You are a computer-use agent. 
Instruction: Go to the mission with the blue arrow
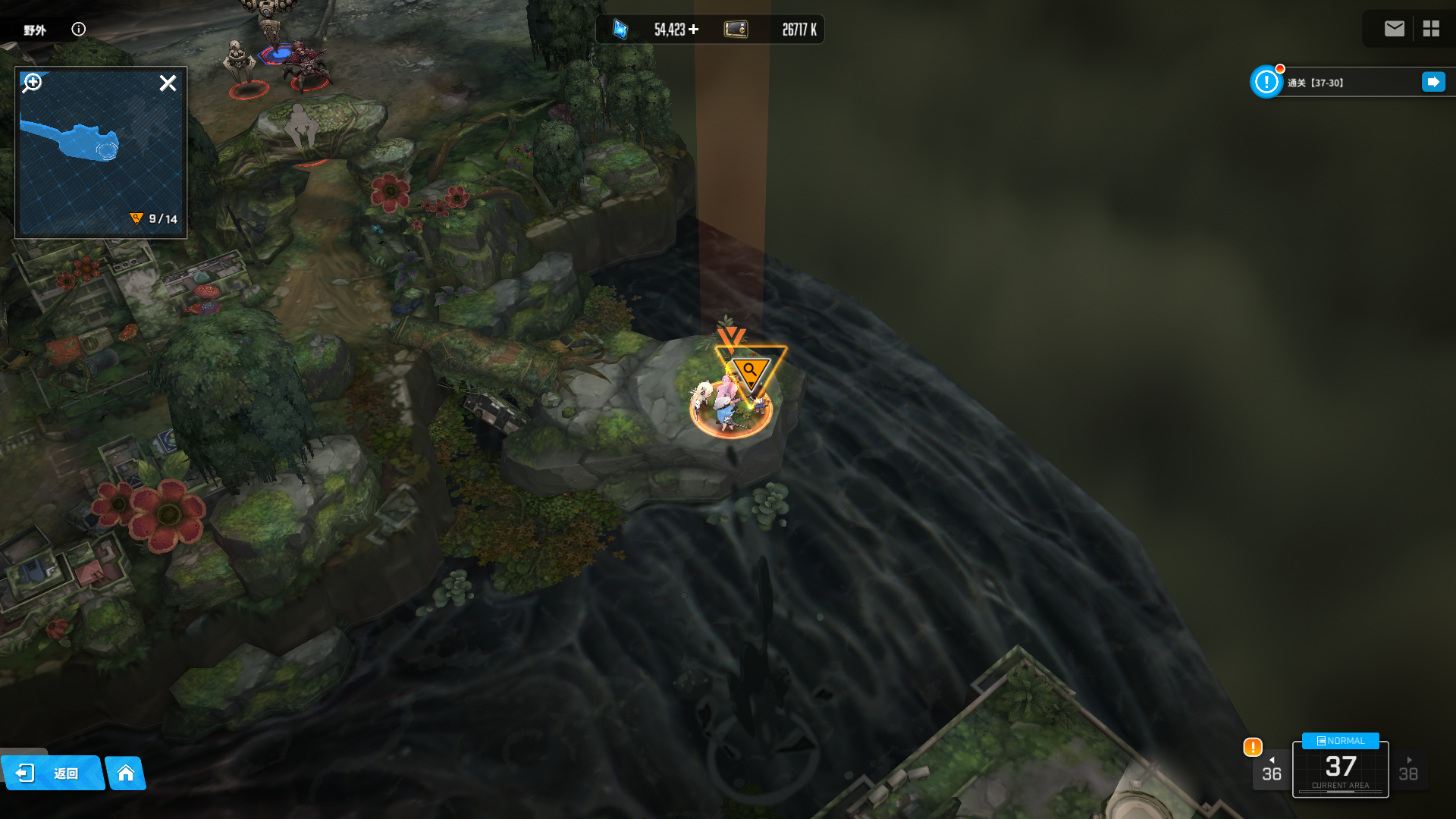pyautogui.click(x=1433, y=82)
